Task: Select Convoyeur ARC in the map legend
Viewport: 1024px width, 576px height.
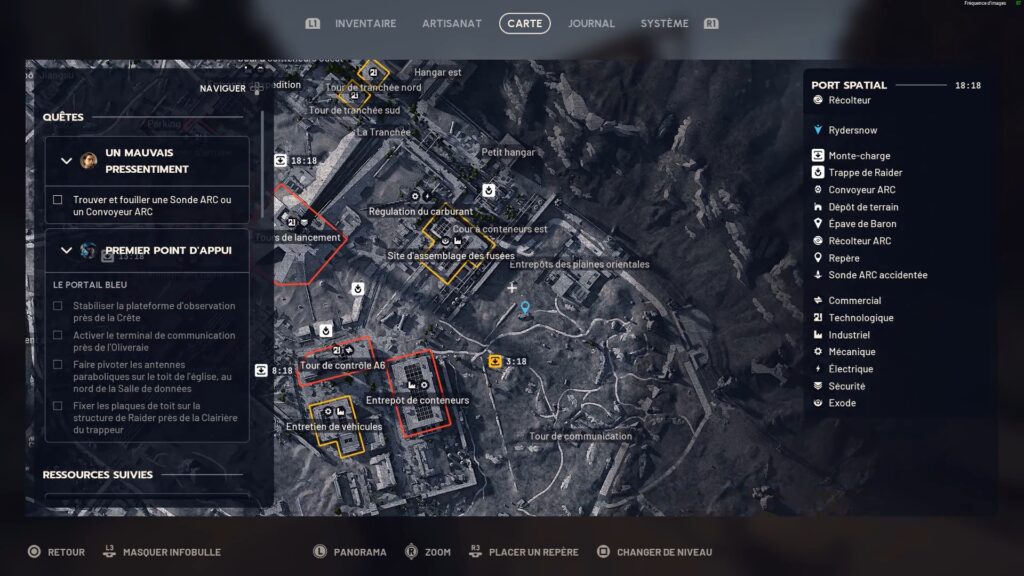Action: tap(862, 190)
